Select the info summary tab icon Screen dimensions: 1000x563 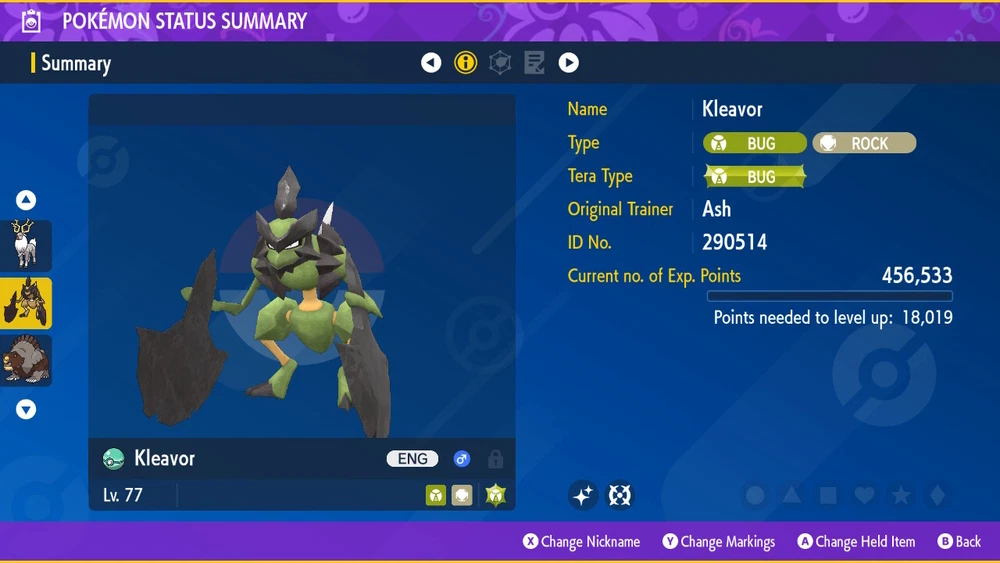465,63
